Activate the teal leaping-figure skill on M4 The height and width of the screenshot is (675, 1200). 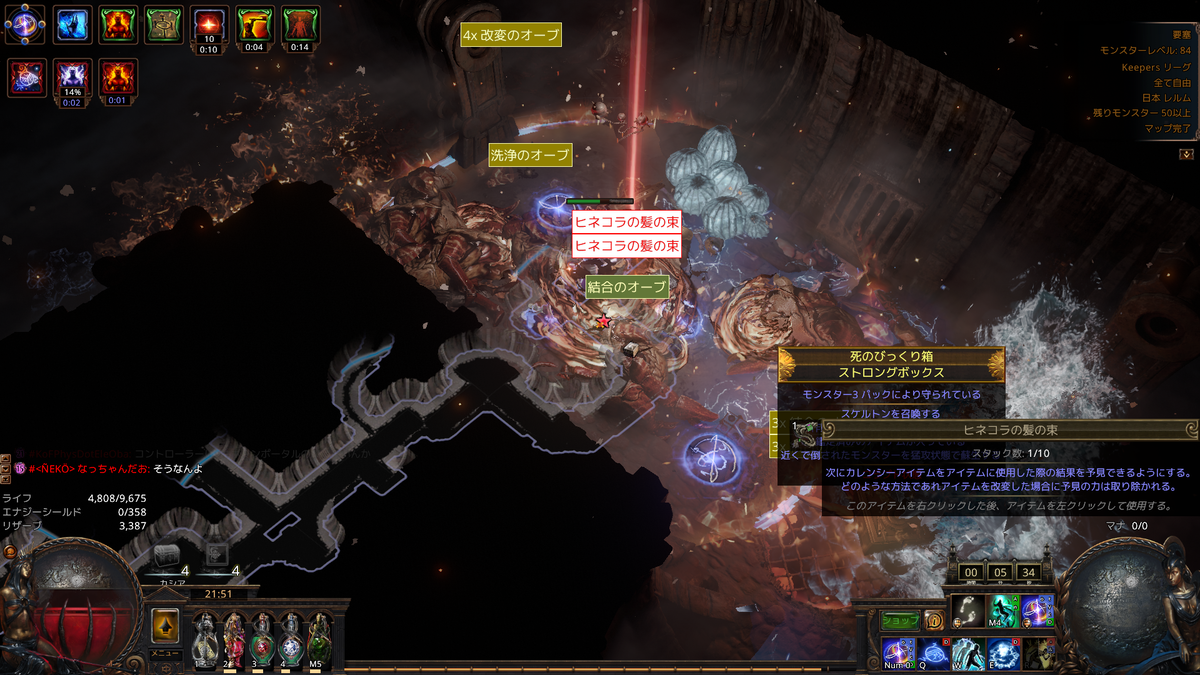coord(1002,609)
